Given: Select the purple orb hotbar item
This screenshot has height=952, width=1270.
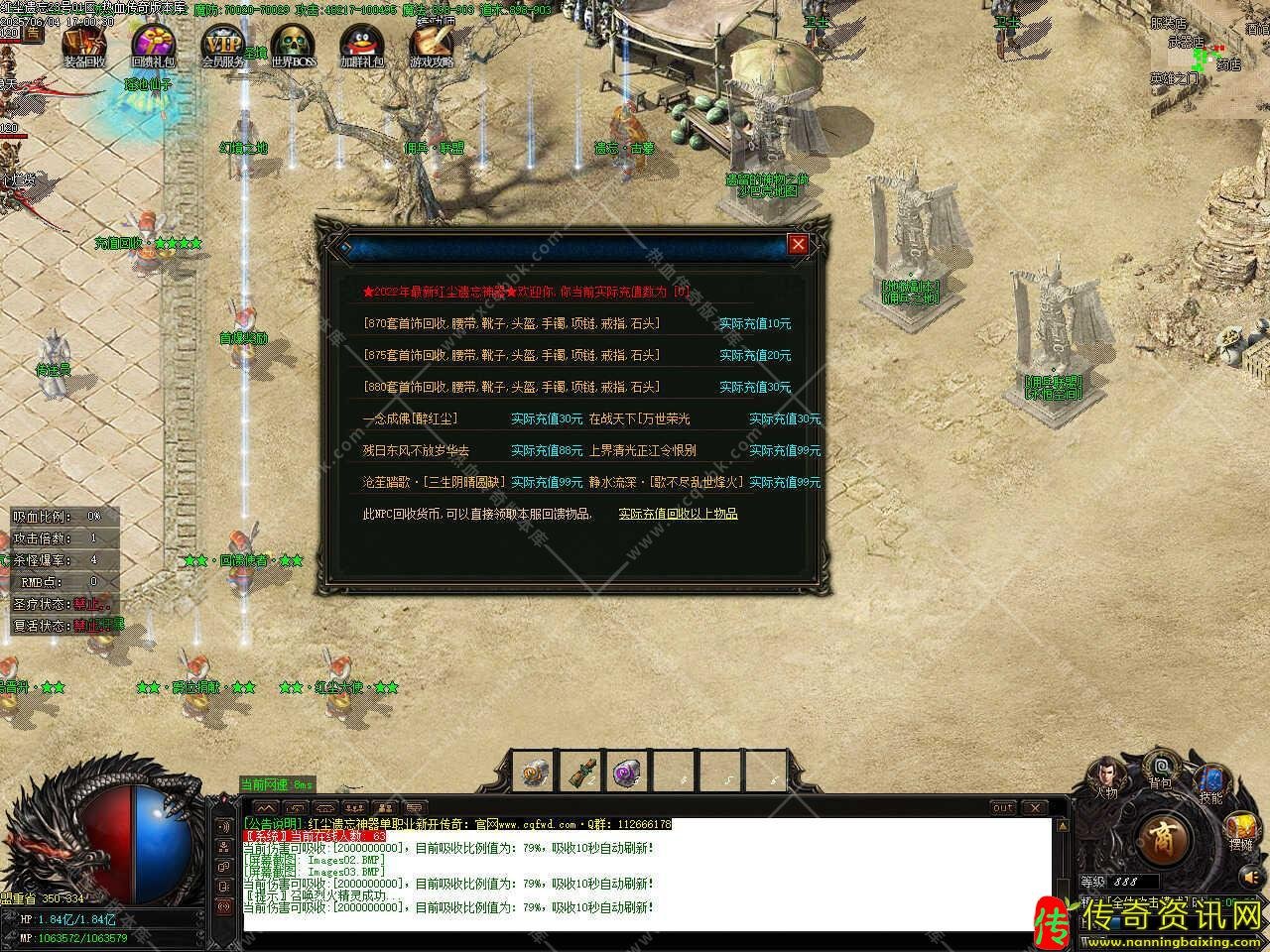Looking at the screenshot, I should [627, 773].
